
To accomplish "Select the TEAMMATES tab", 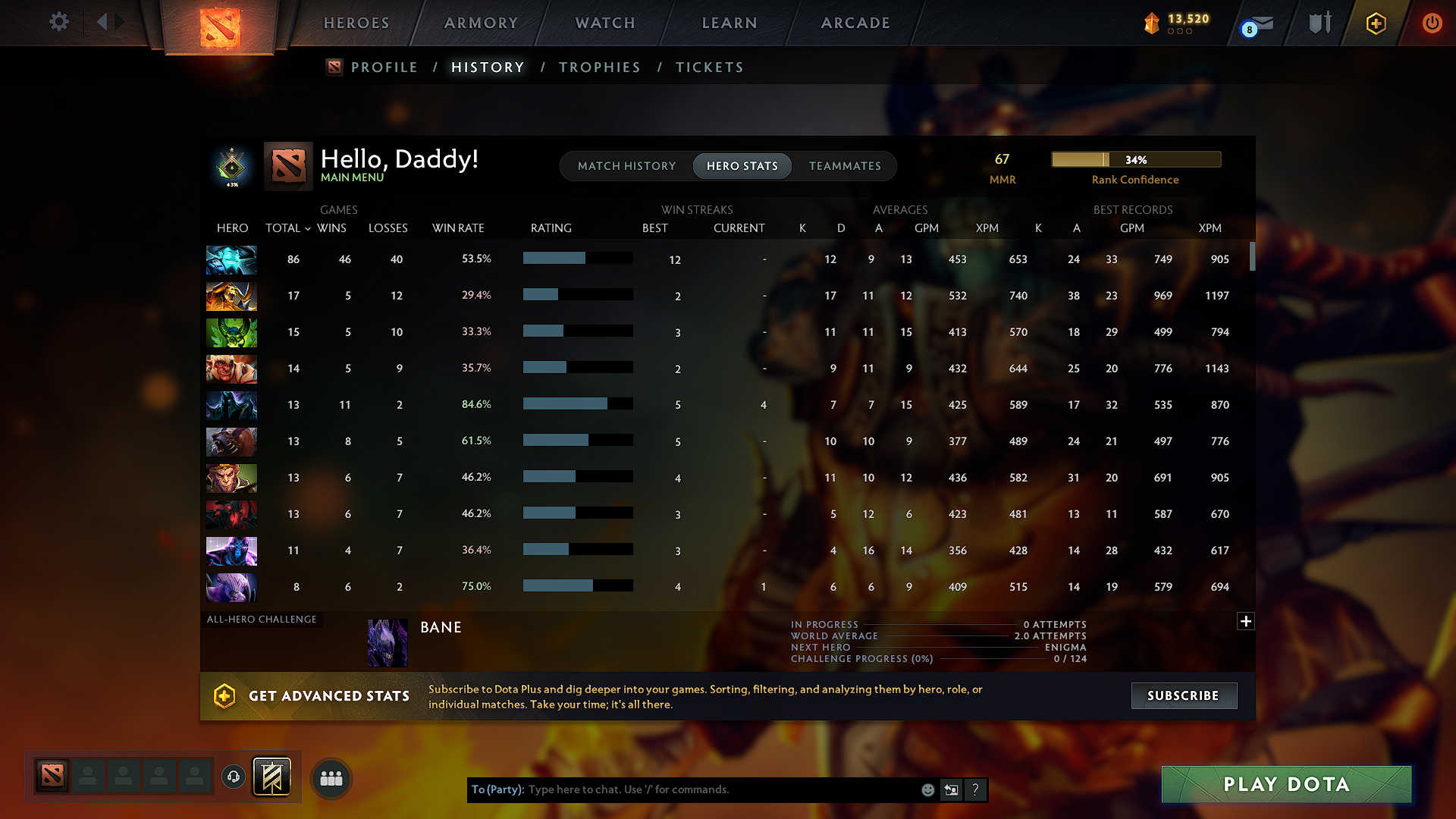I will 845,166.
